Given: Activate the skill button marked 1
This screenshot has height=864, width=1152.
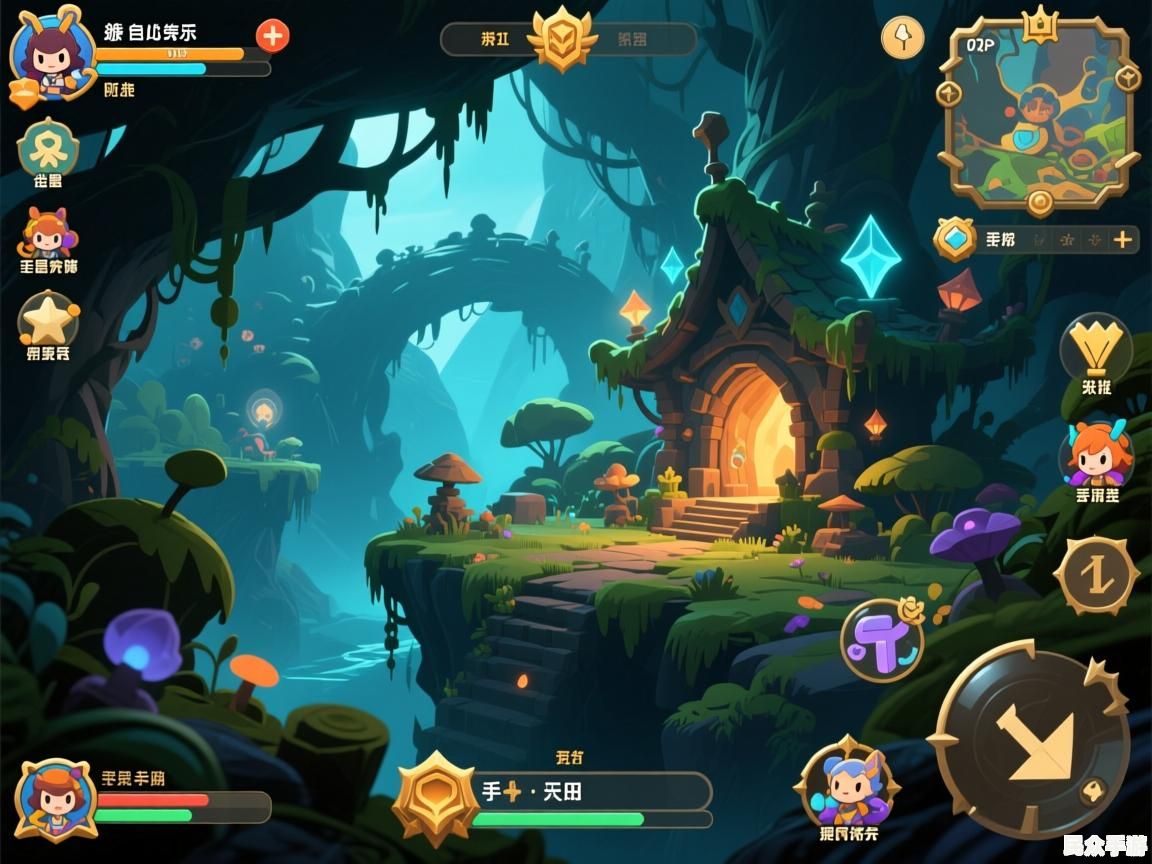Looking at the screenshot, I should tap(1096, 575).
